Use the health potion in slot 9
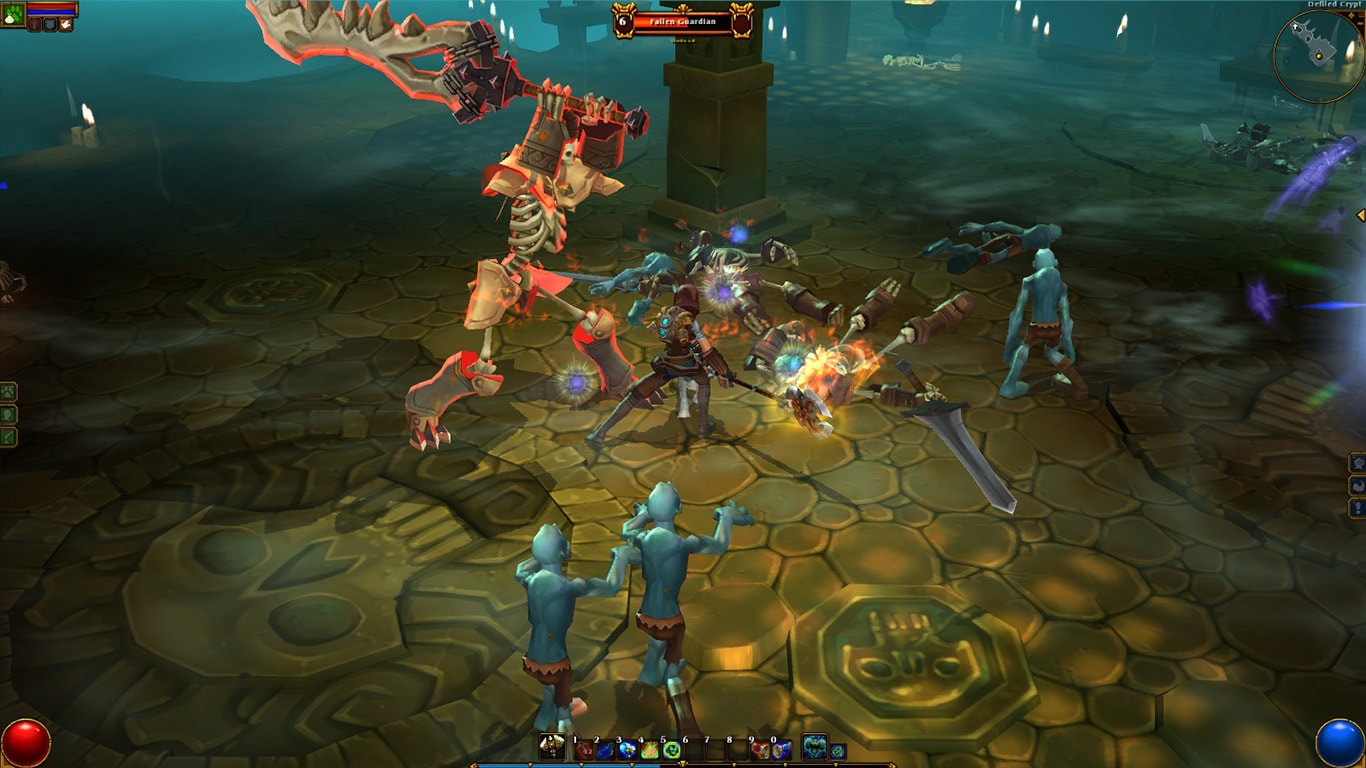 point(759,750)
